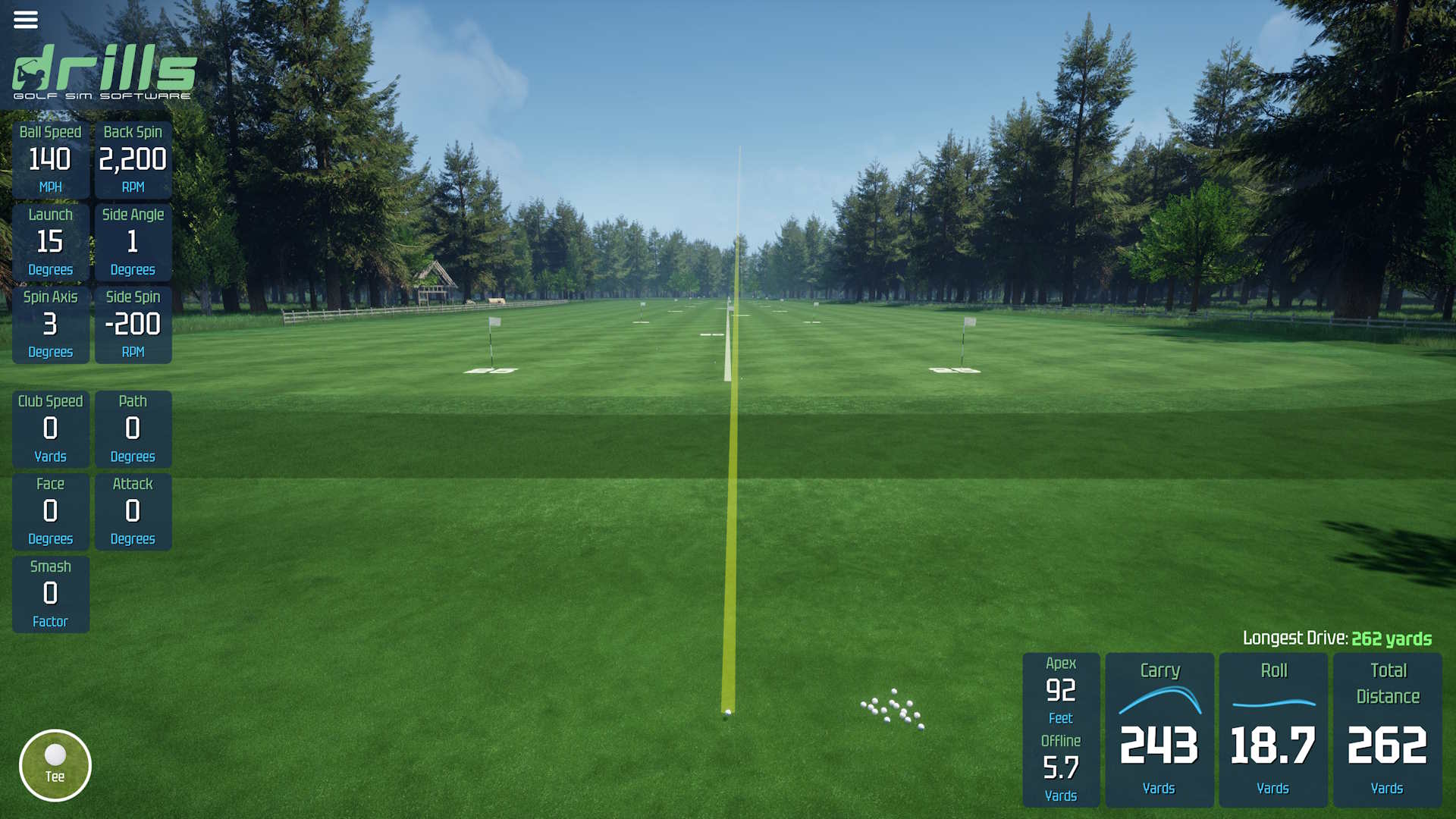
Task: Switch to the Total Distance tile
Action: pos(1387,728)
